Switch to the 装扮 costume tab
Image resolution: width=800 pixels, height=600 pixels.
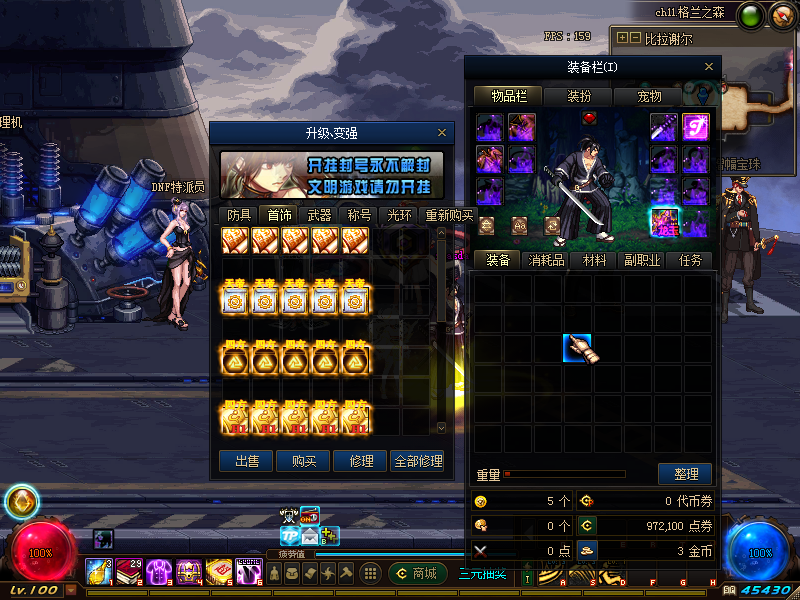click(579, 96)
